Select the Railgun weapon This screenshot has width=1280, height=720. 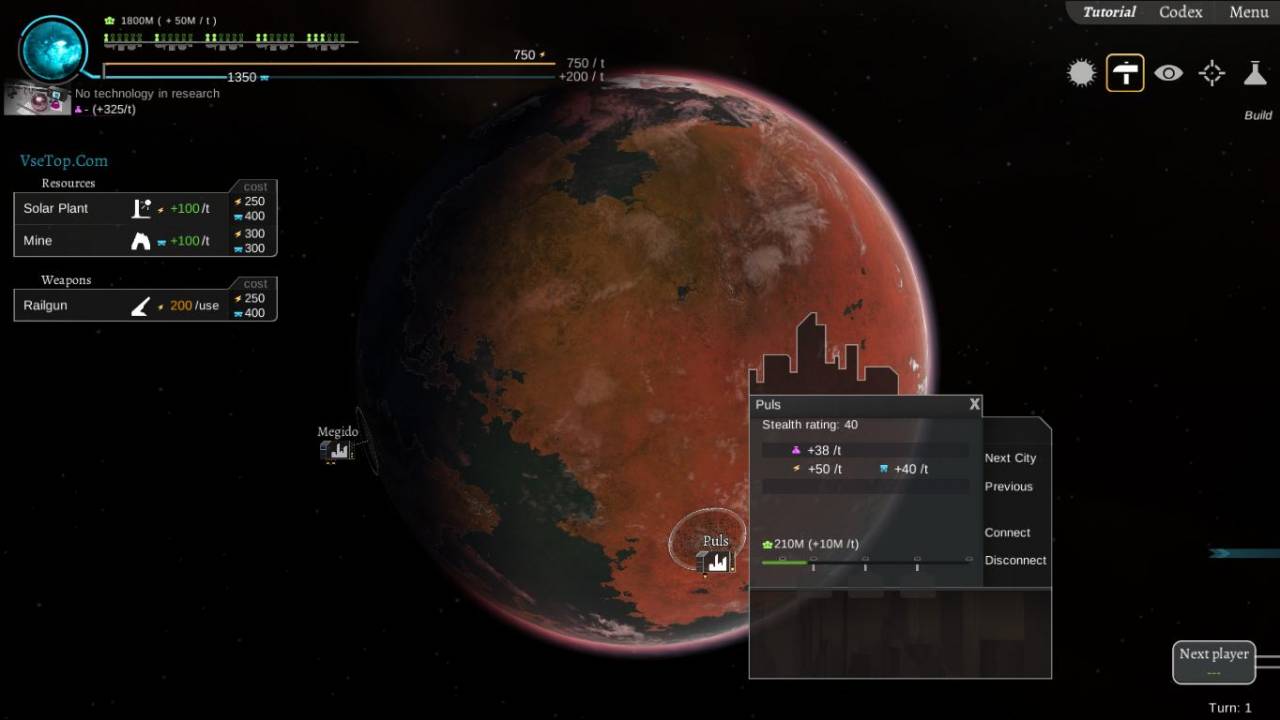coord(45,305)
